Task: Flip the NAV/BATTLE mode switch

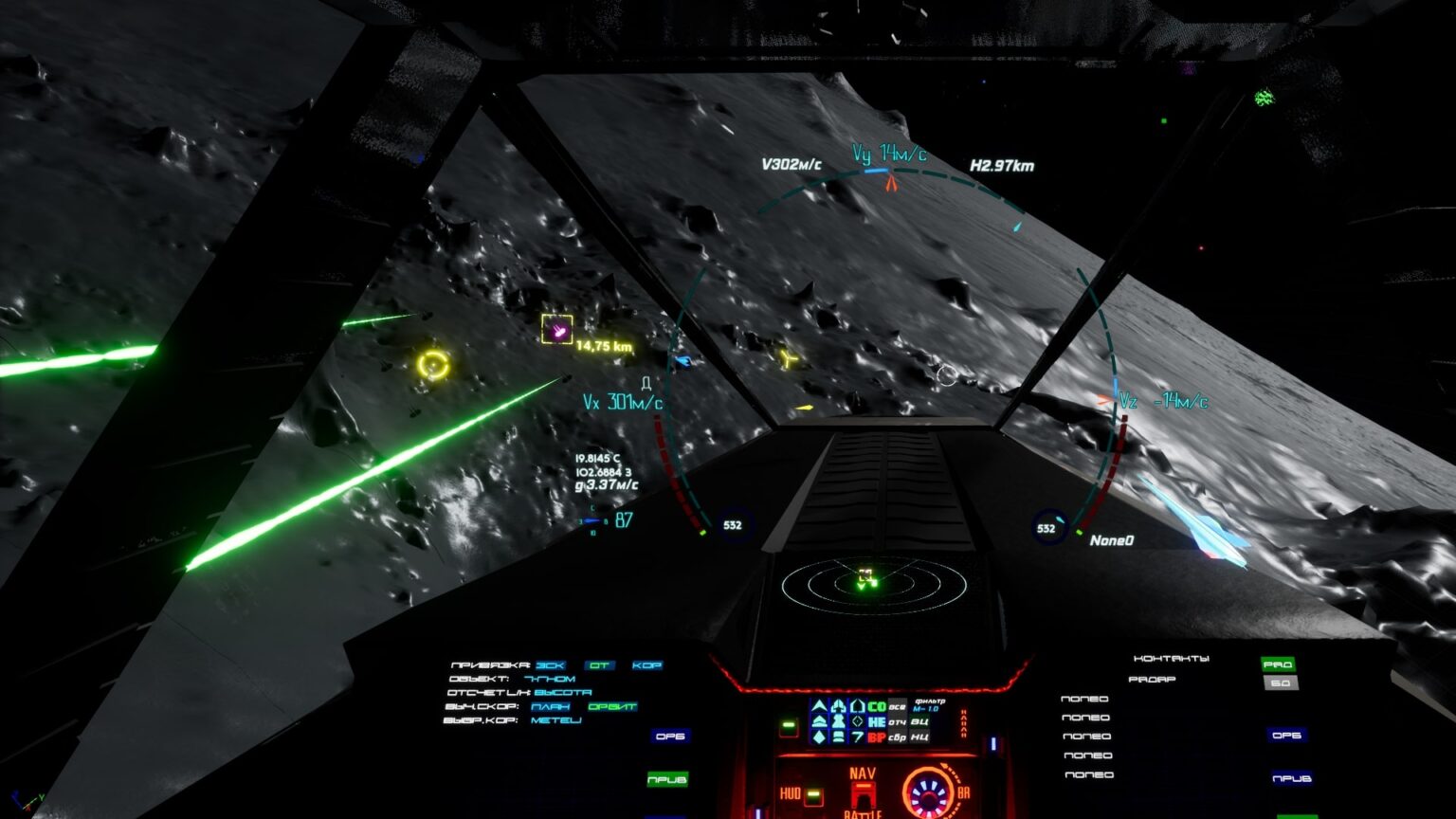Action: (x=863, y=794)
